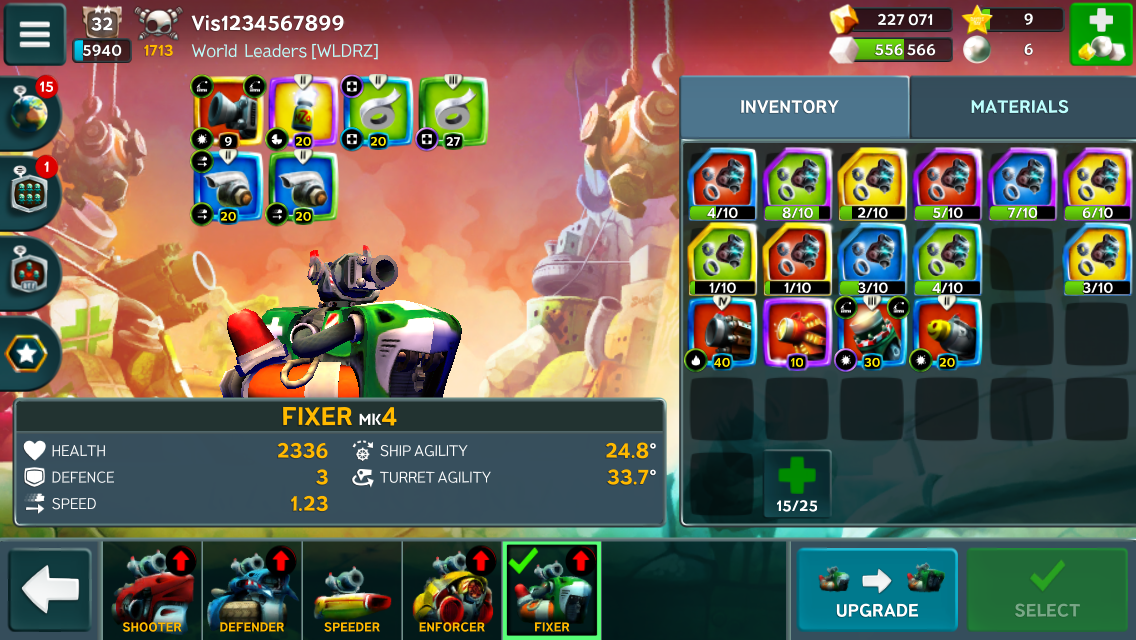
Task: Tap the equipped red cannon level 9
Action: point(227,112)
